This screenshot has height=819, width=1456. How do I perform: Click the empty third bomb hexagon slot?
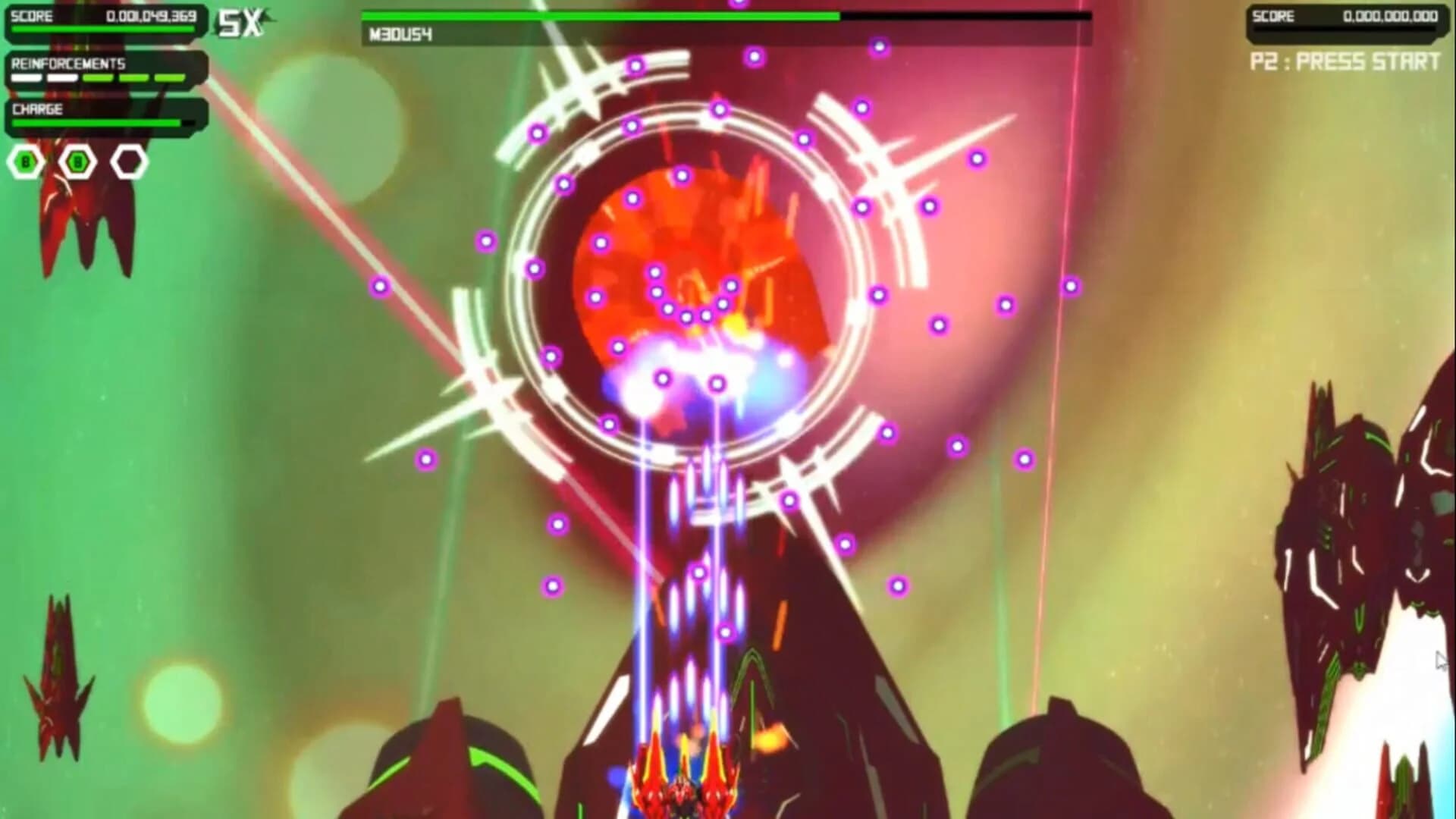click(x=128, y=162)
